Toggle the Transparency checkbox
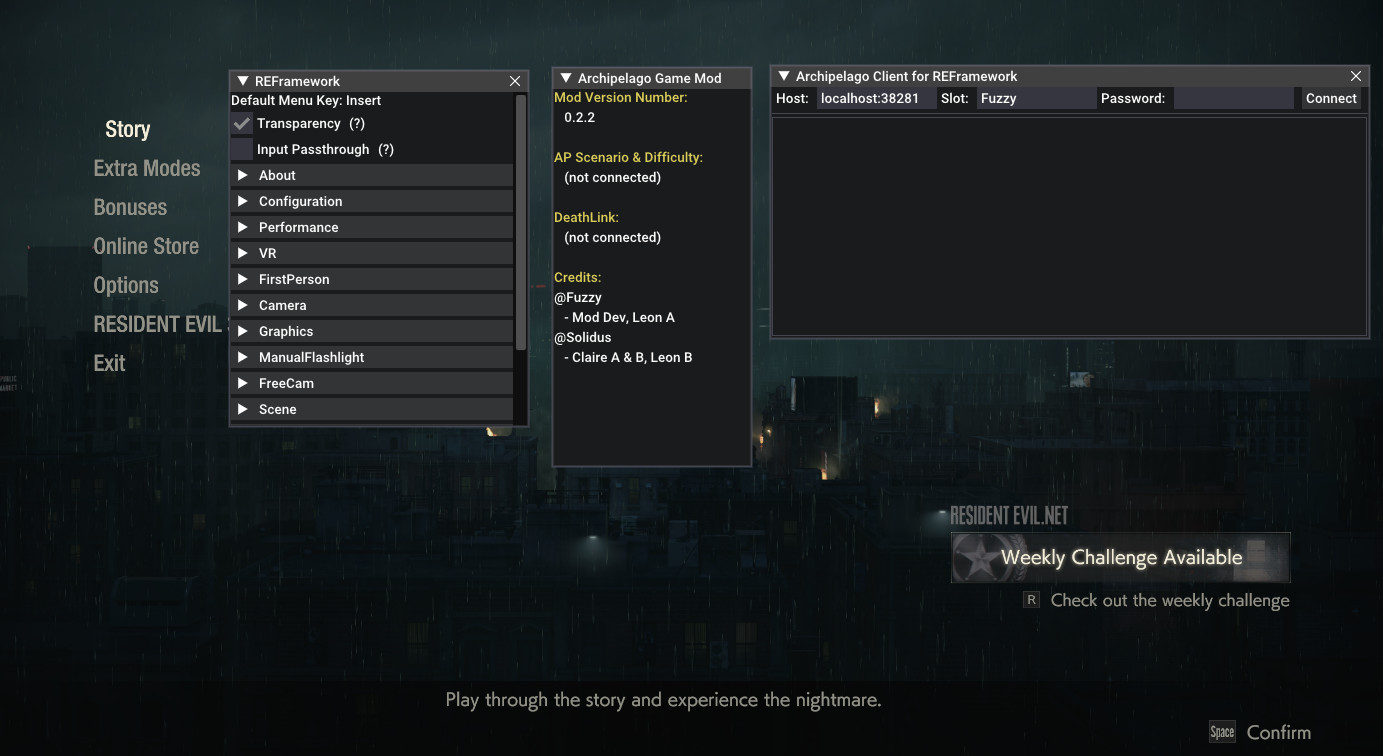 (242, 124)
